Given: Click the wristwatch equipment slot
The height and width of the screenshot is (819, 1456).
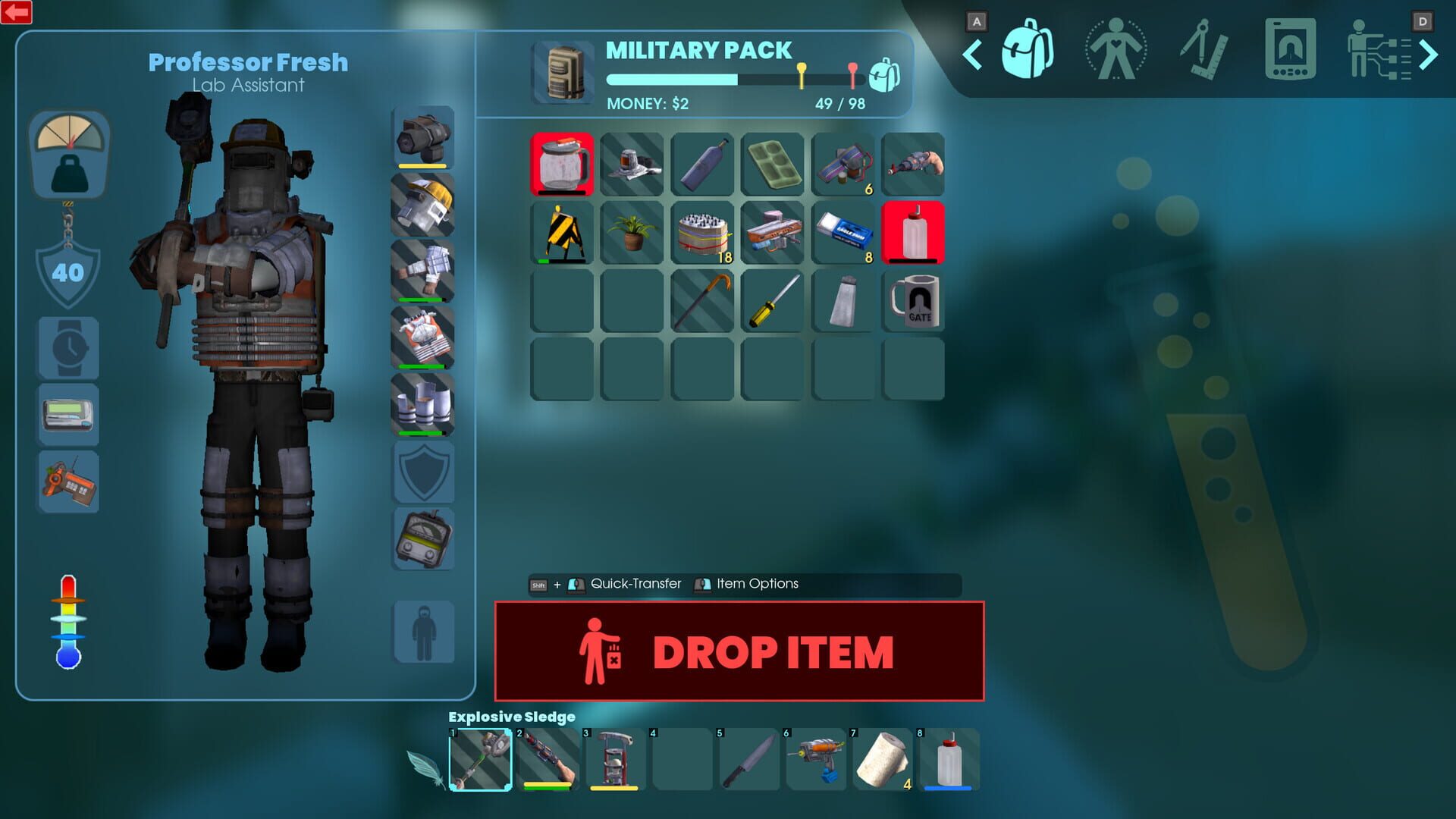Looking at the screenshot, I should coord(68,349).
